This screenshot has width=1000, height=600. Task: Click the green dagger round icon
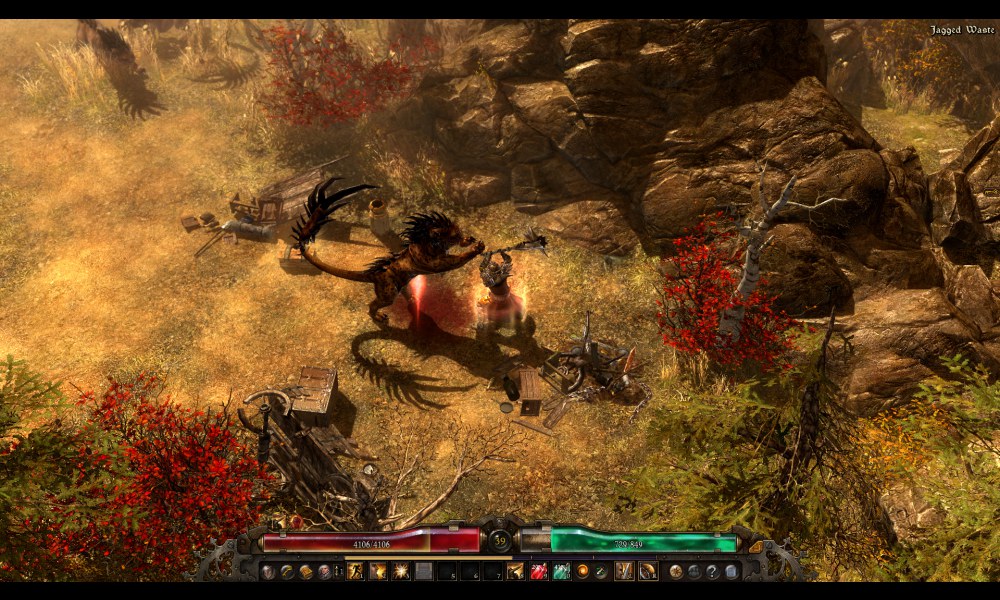tap(600, 571)
